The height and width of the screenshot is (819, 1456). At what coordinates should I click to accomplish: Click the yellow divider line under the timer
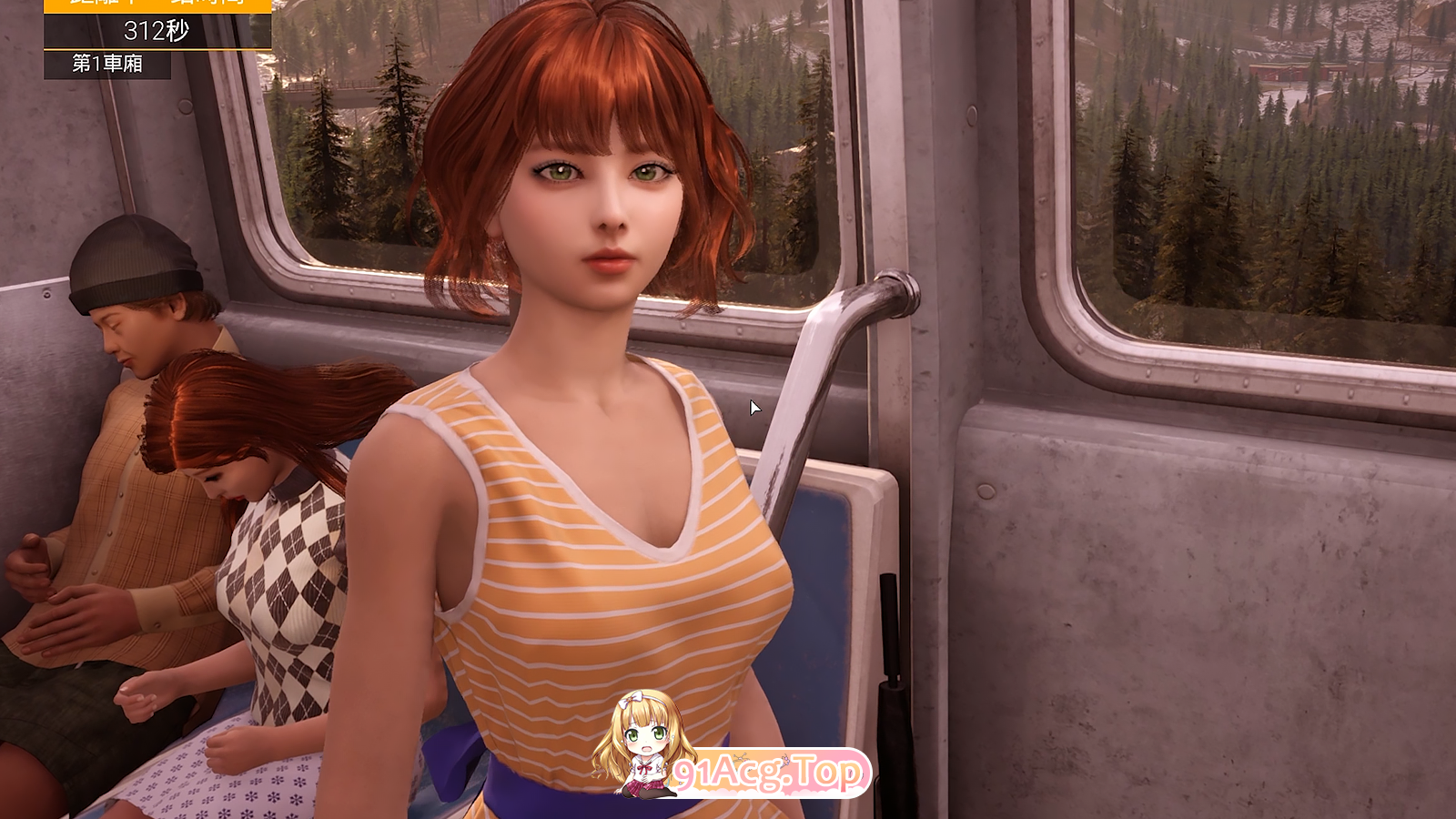[x=155, y=49]
